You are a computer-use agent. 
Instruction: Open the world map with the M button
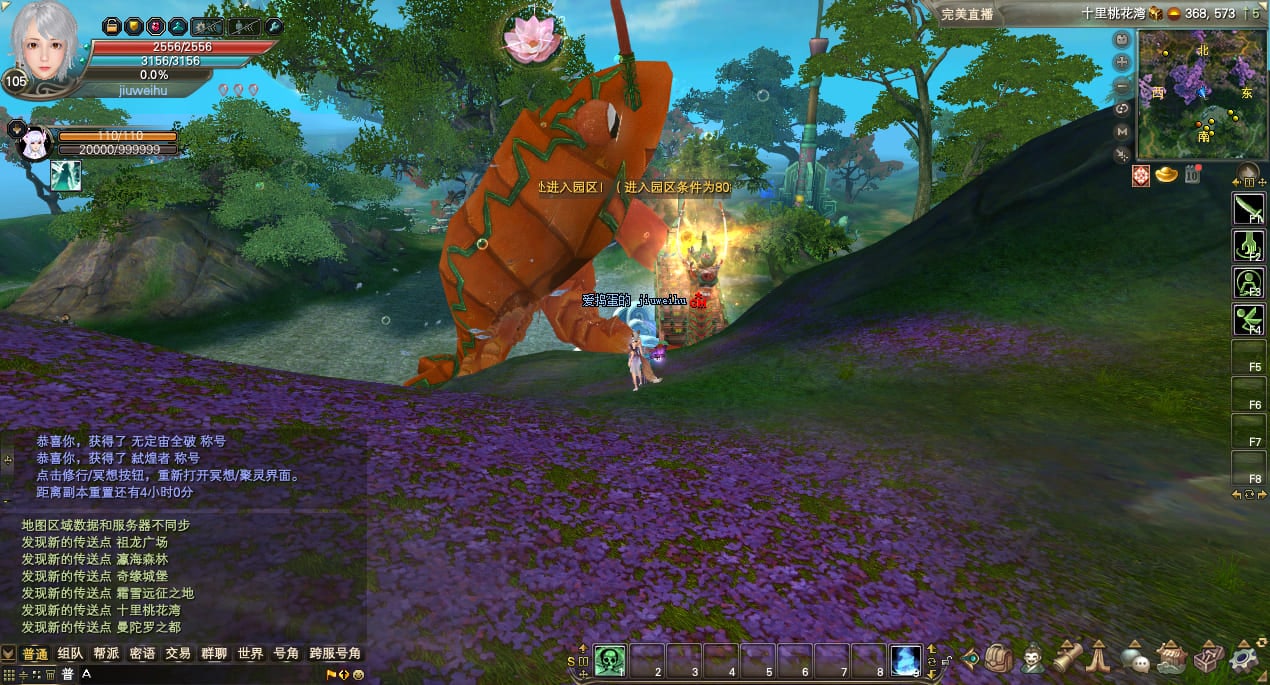point(1122,131)
